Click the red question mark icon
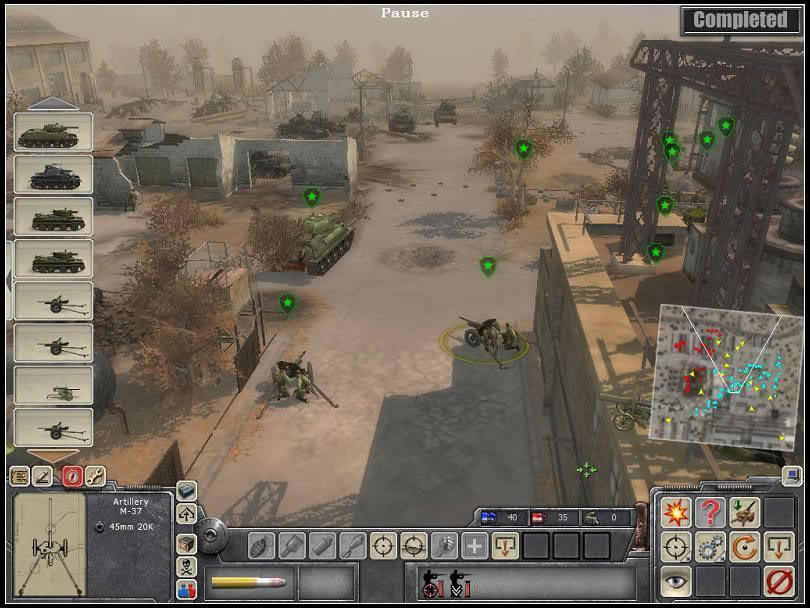The height and width of the screenshot is (608, 810). coord(710,513)
